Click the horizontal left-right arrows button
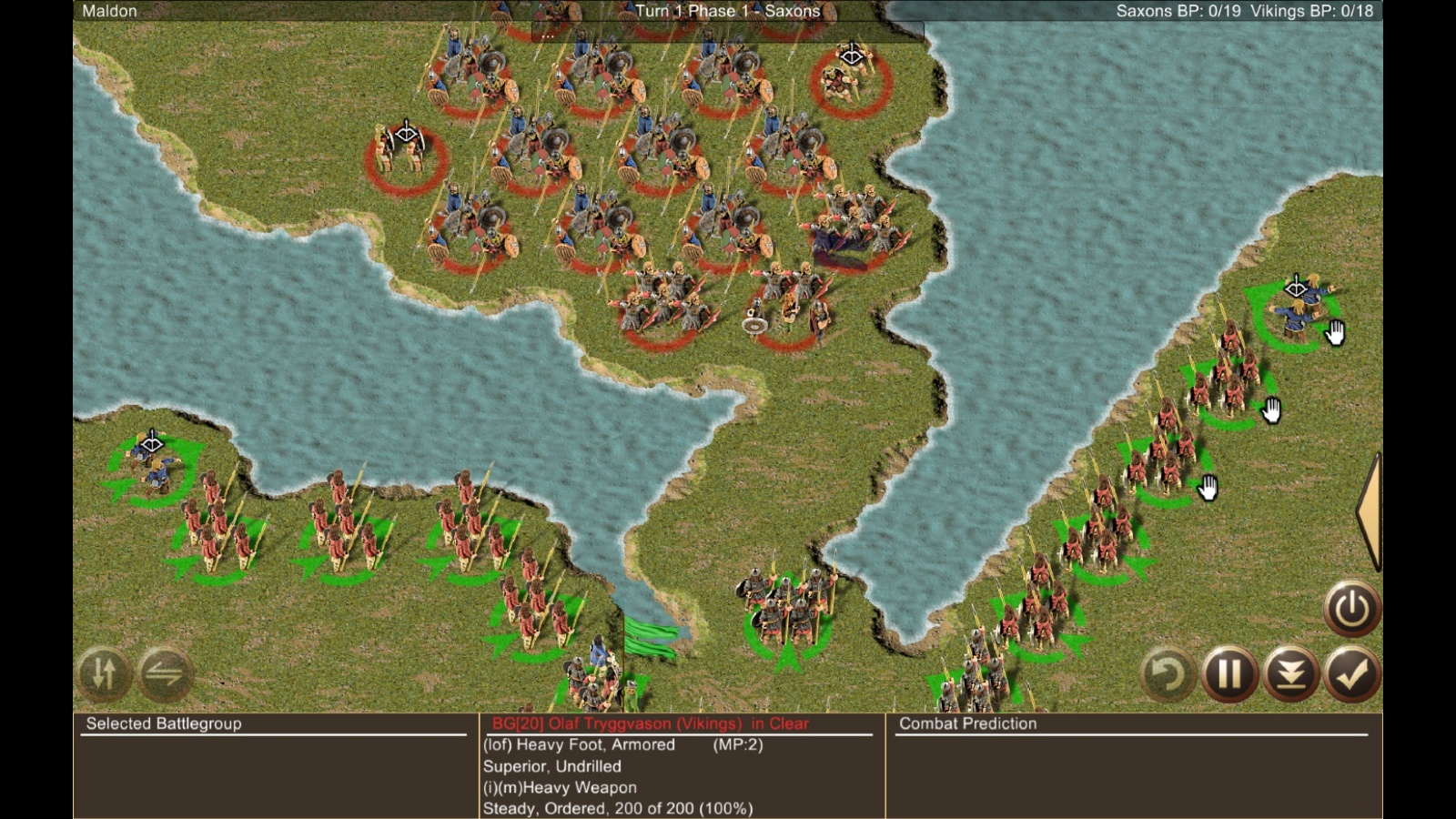The width and height of the screenshot is (1456, 819). click(x=165, y=674)
